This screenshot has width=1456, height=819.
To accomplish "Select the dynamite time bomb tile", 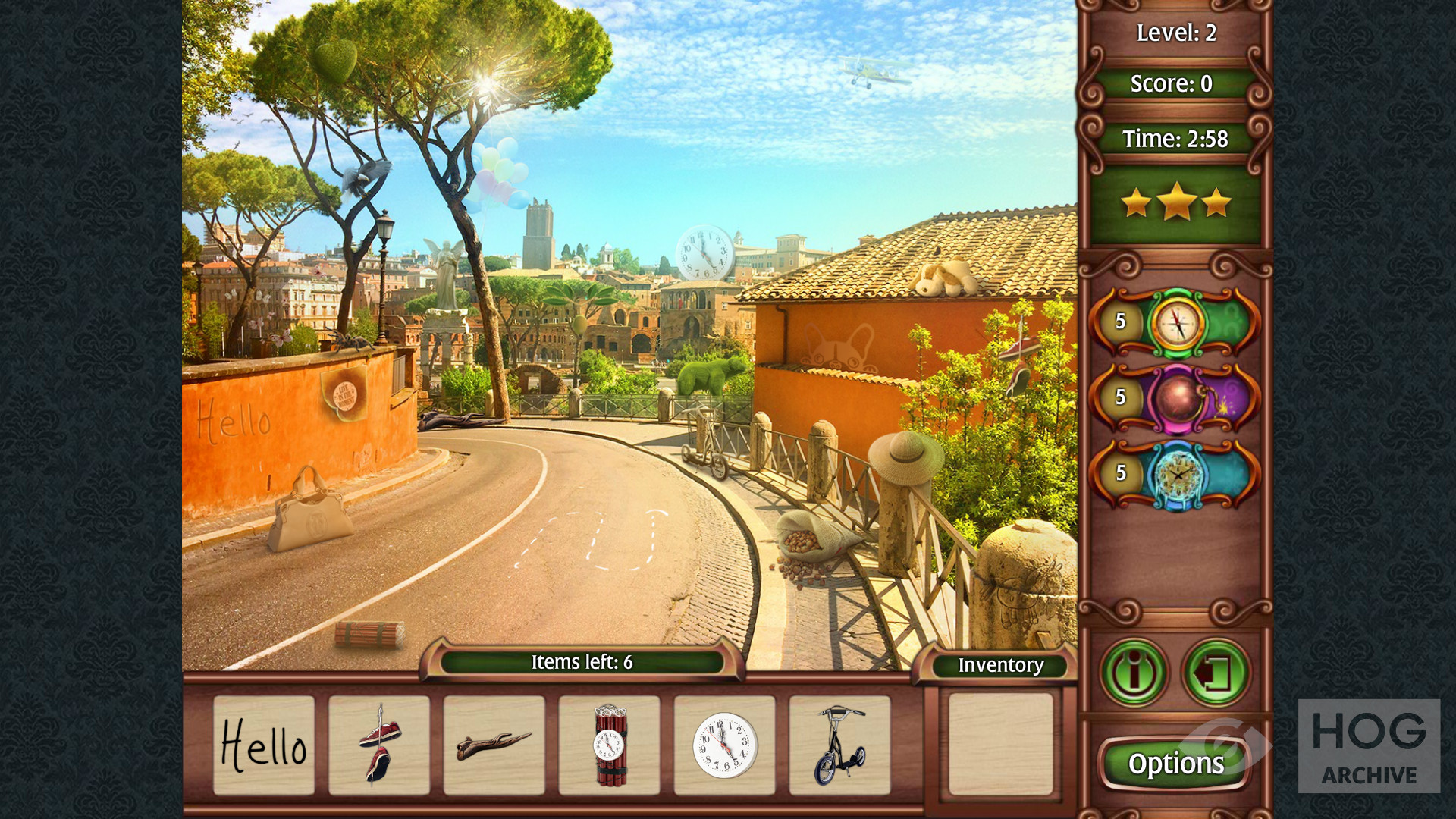I will click(610, 745).
